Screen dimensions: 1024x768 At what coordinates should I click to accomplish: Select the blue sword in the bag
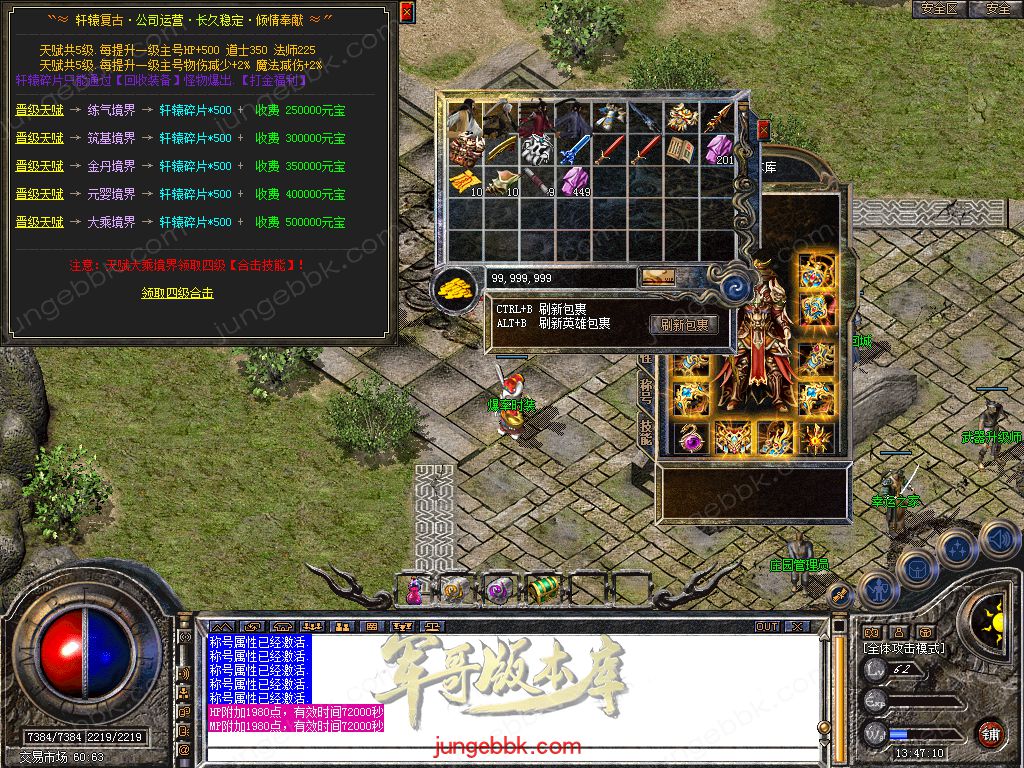(574, 150)
